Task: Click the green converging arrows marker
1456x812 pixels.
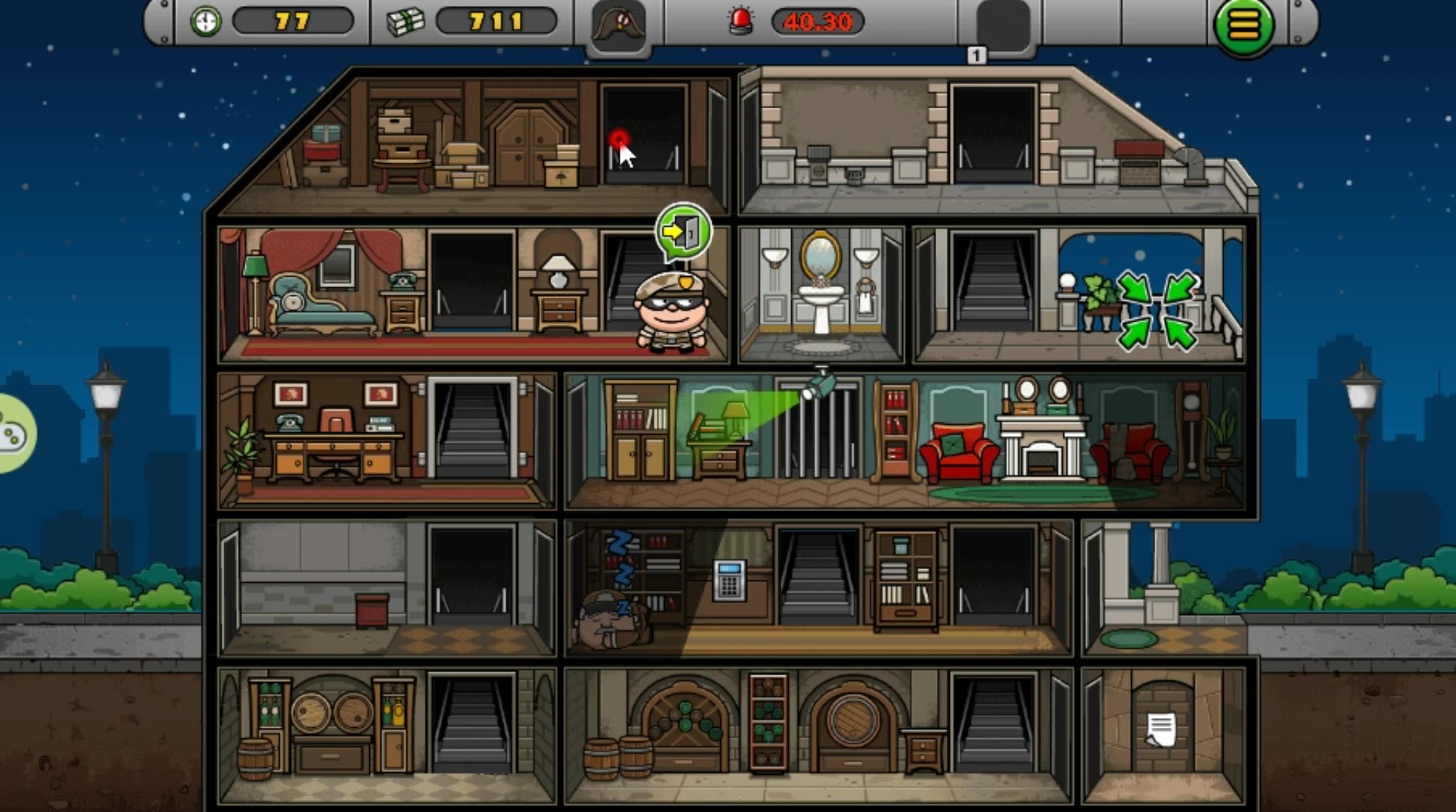Action: pyautogui.click(x=1157, y=311)
